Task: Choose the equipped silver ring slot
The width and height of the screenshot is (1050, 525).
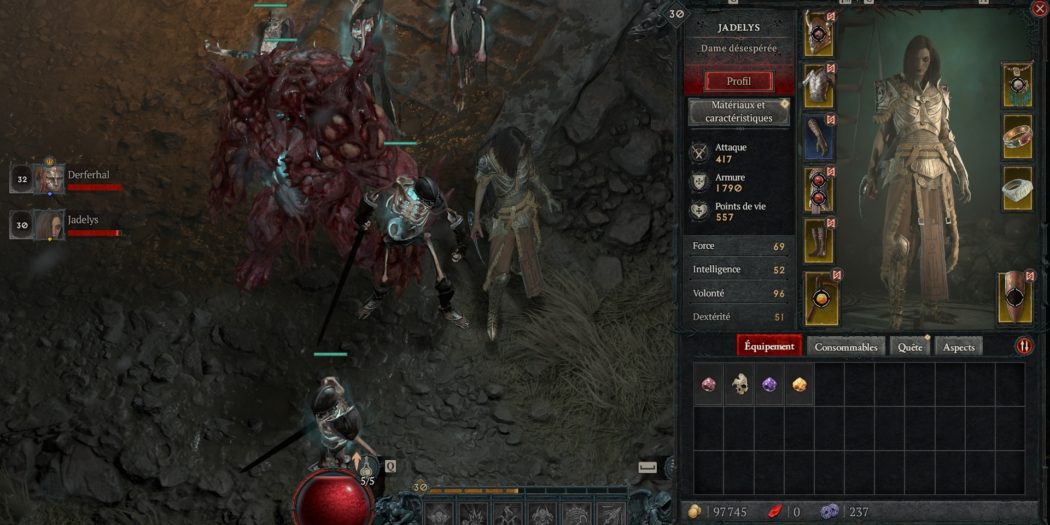Action: tap(1017, 188)
